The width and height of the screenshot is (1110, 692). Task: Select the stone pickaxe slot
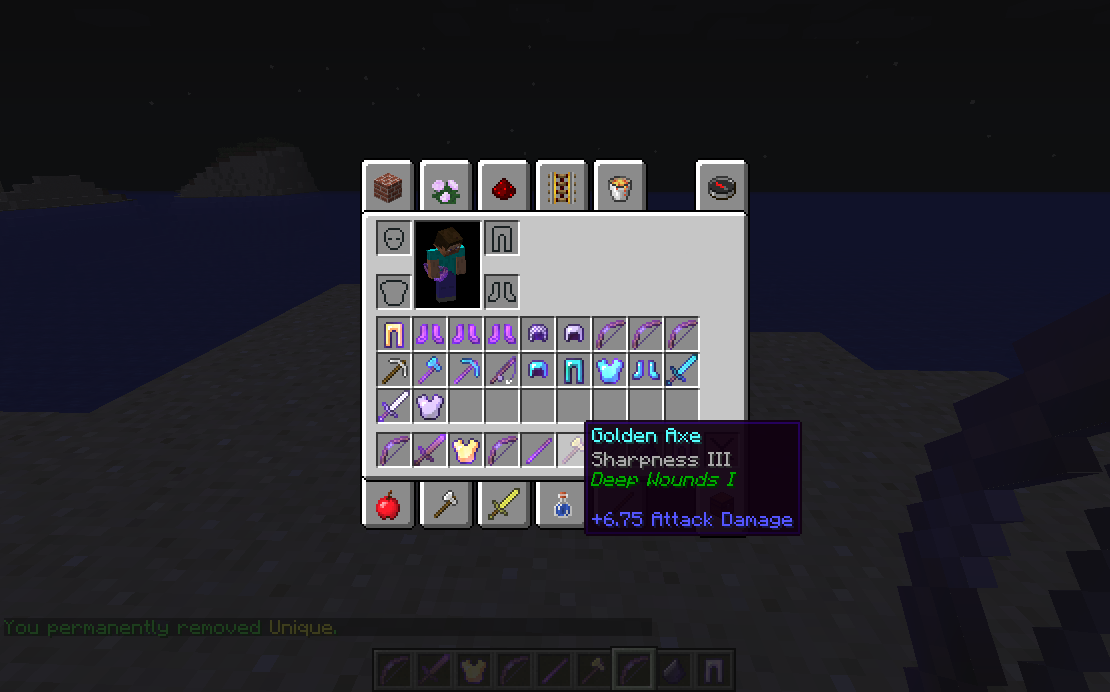[394, 370]
